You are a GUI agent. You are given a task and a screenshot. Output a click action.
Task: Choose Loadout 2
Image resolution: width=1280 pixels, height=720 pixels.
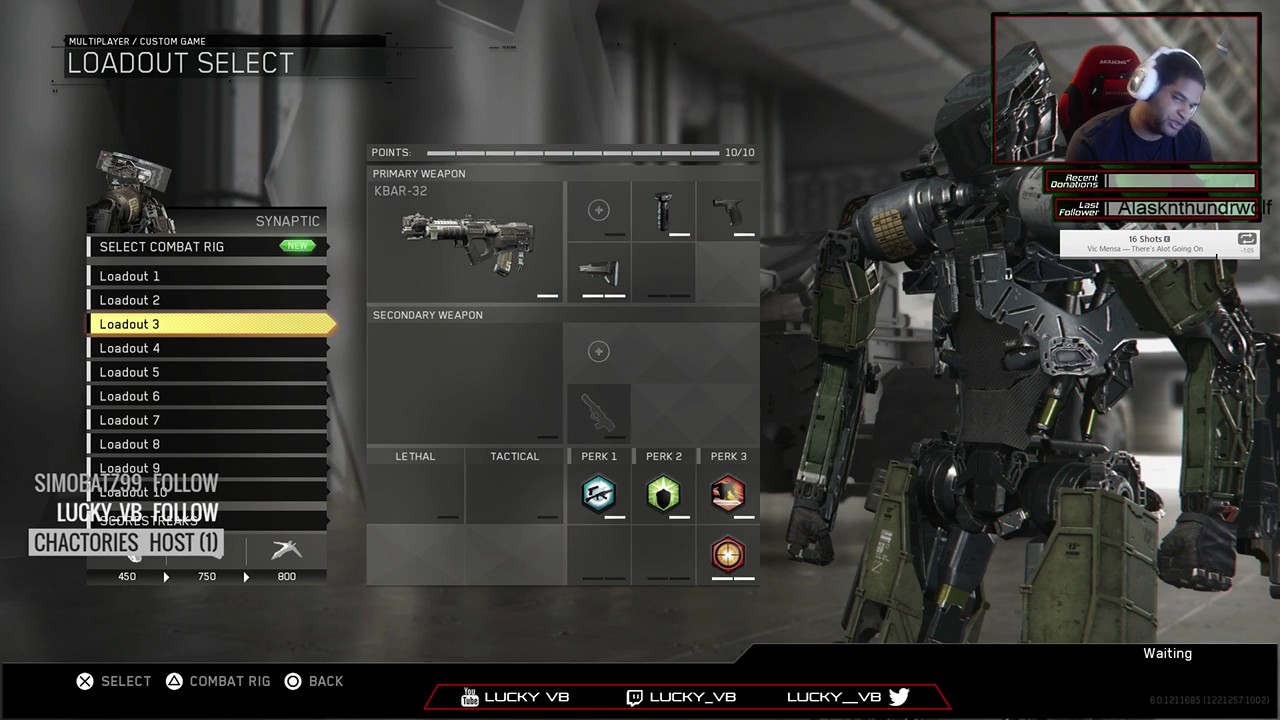tap(207, 300)
